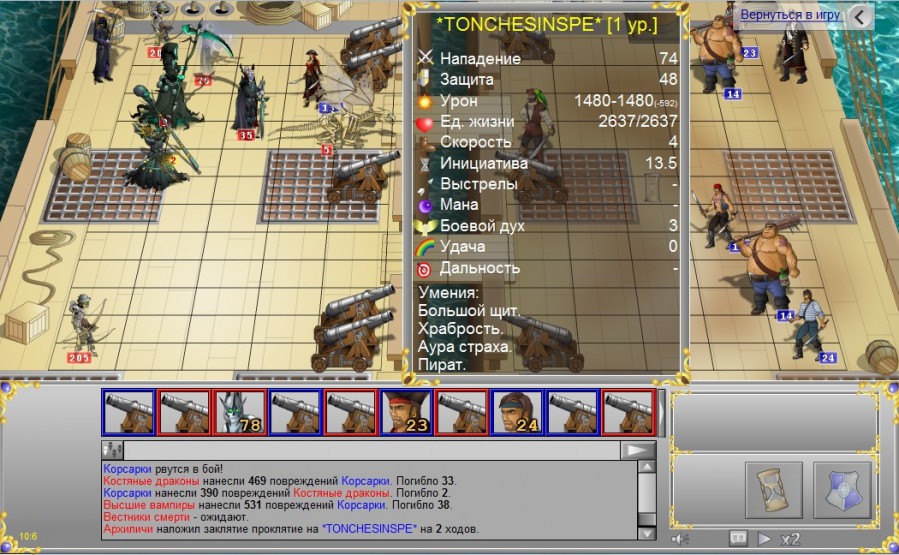Click the 'Вернуться в игру' link

(x=790, y=16)
